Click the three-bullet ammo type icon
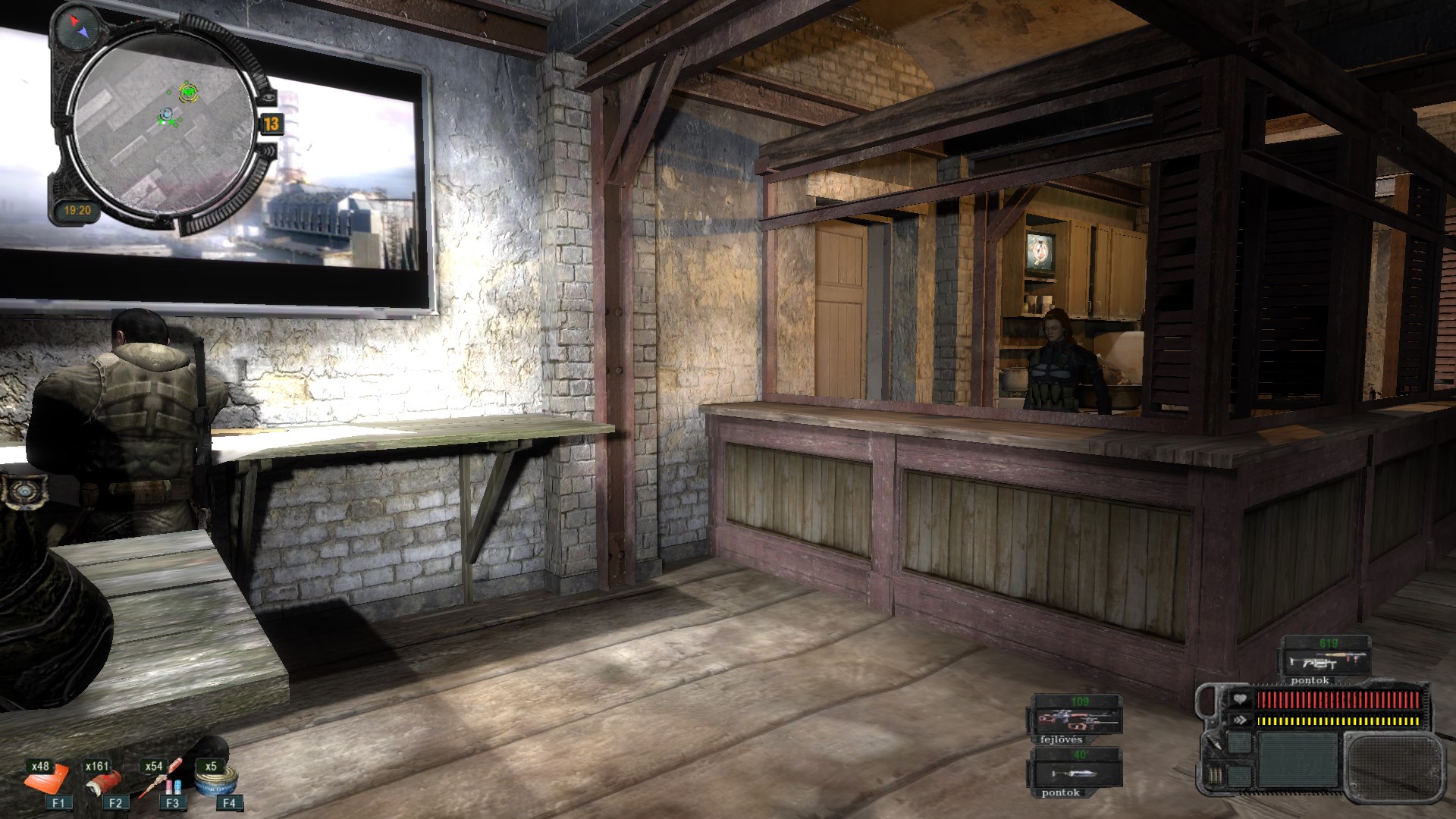The image size is (1456, 819). pos(1215,776)
